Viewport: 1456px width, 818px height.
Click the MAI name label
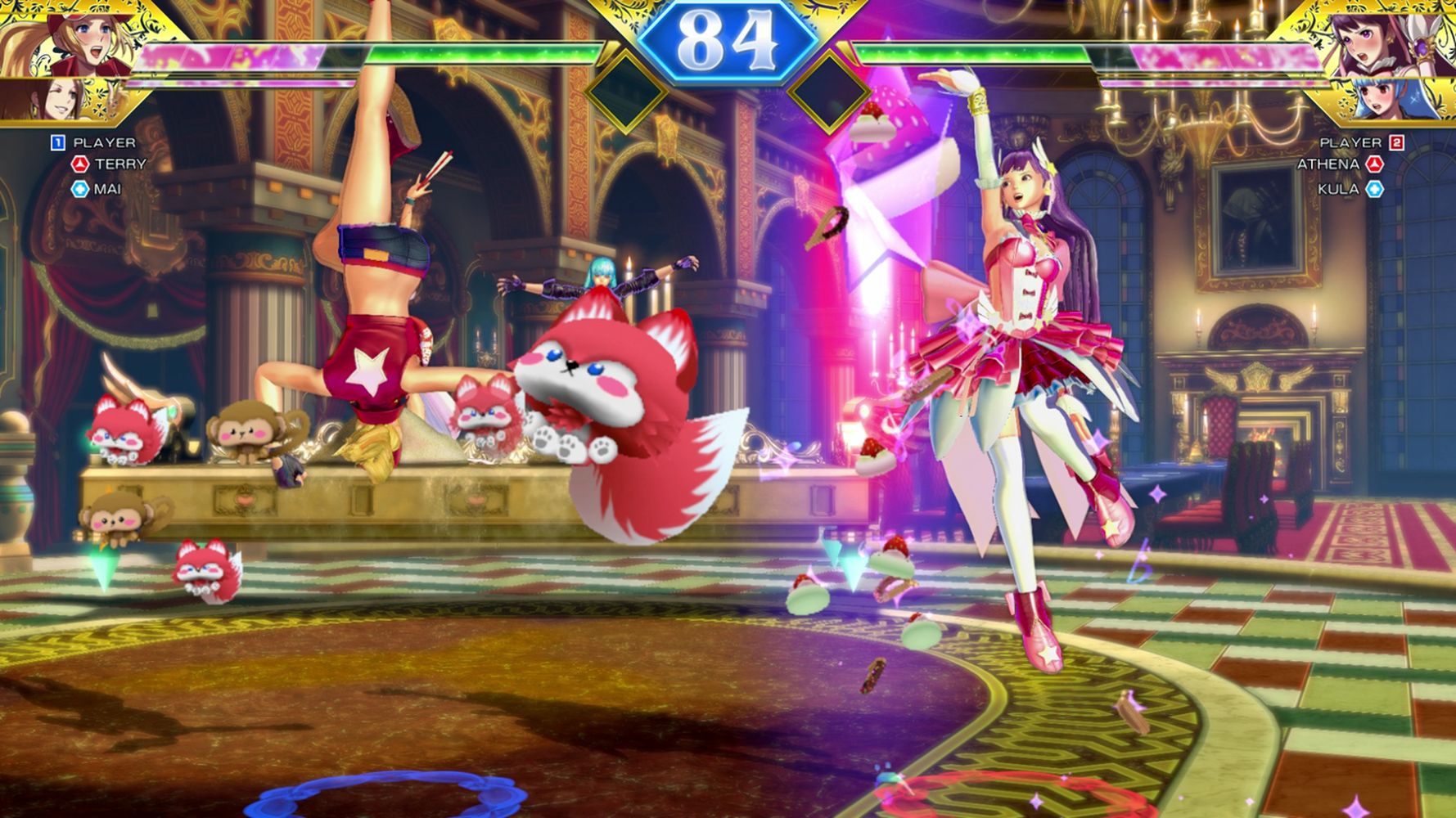(107, 189)
